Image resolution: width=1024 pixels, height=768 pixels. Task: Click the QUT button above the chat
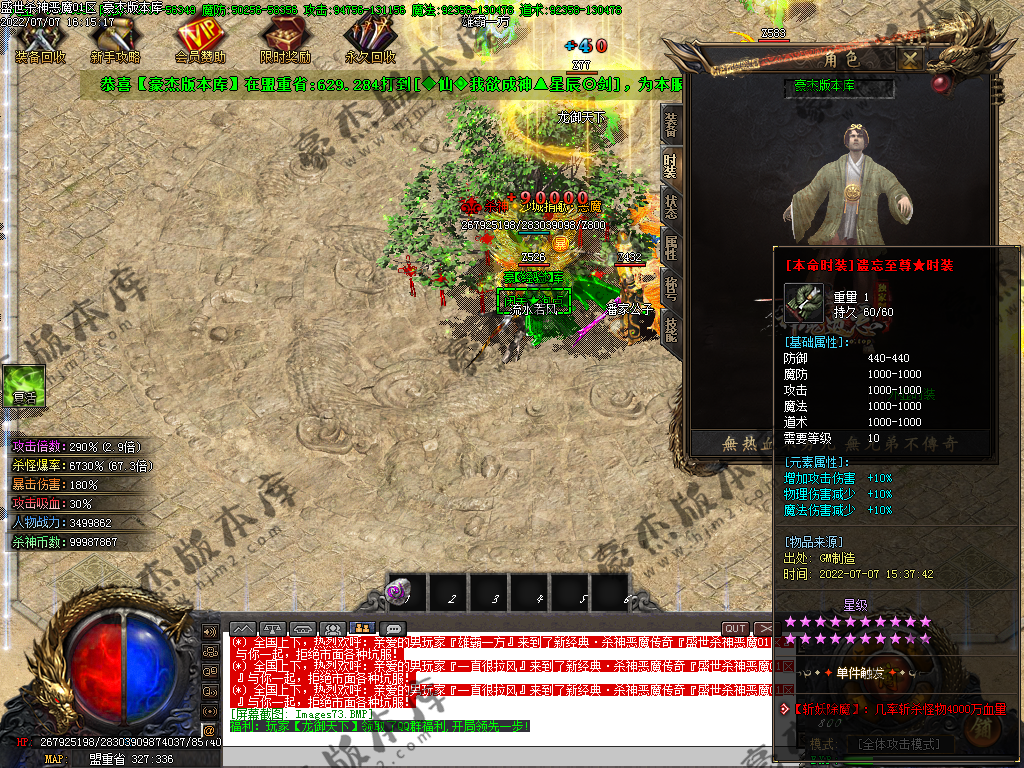pos(735,629)
